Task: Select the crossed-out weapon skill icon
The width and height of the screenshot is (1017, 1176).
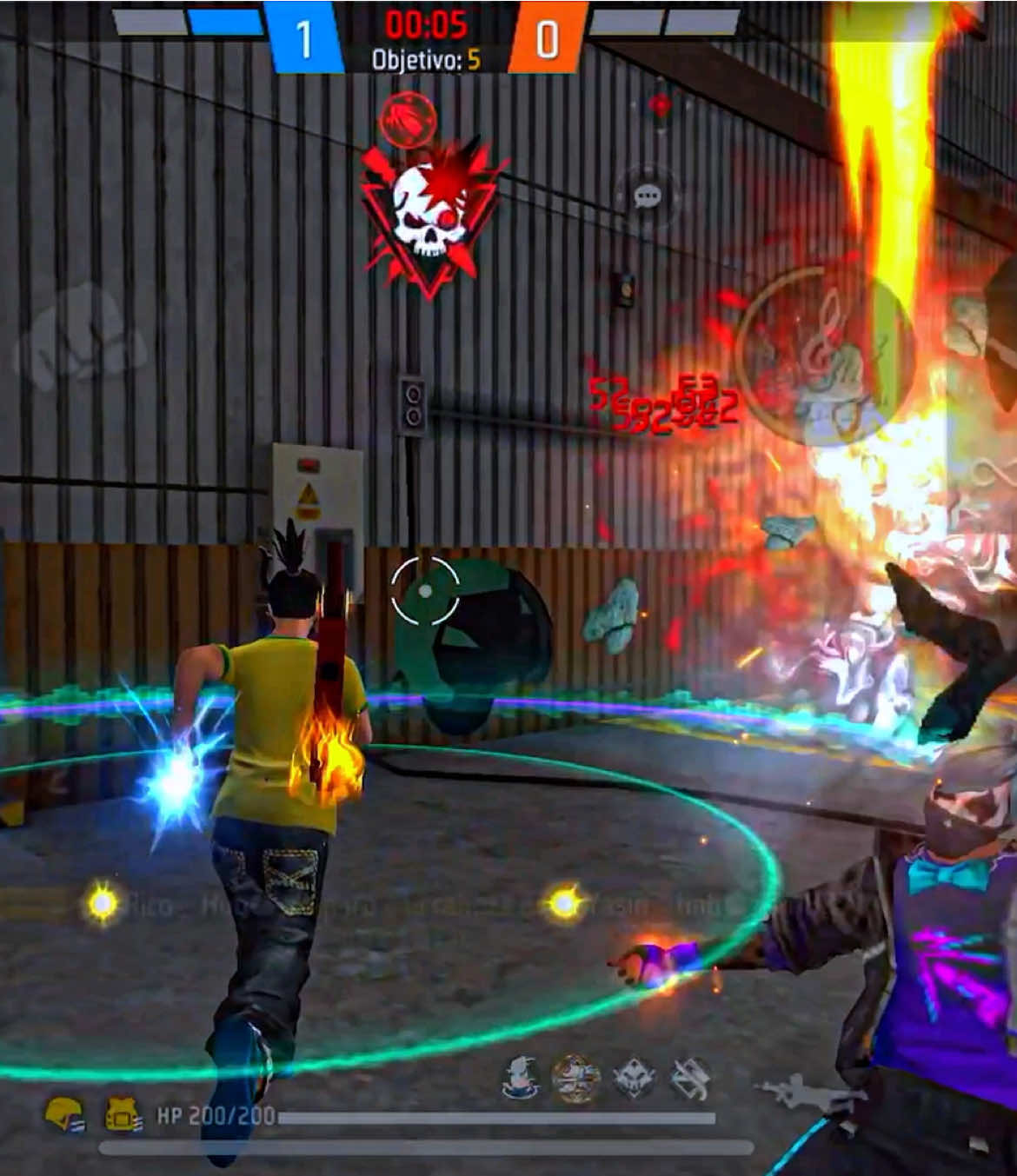Action: [691, 1080]
